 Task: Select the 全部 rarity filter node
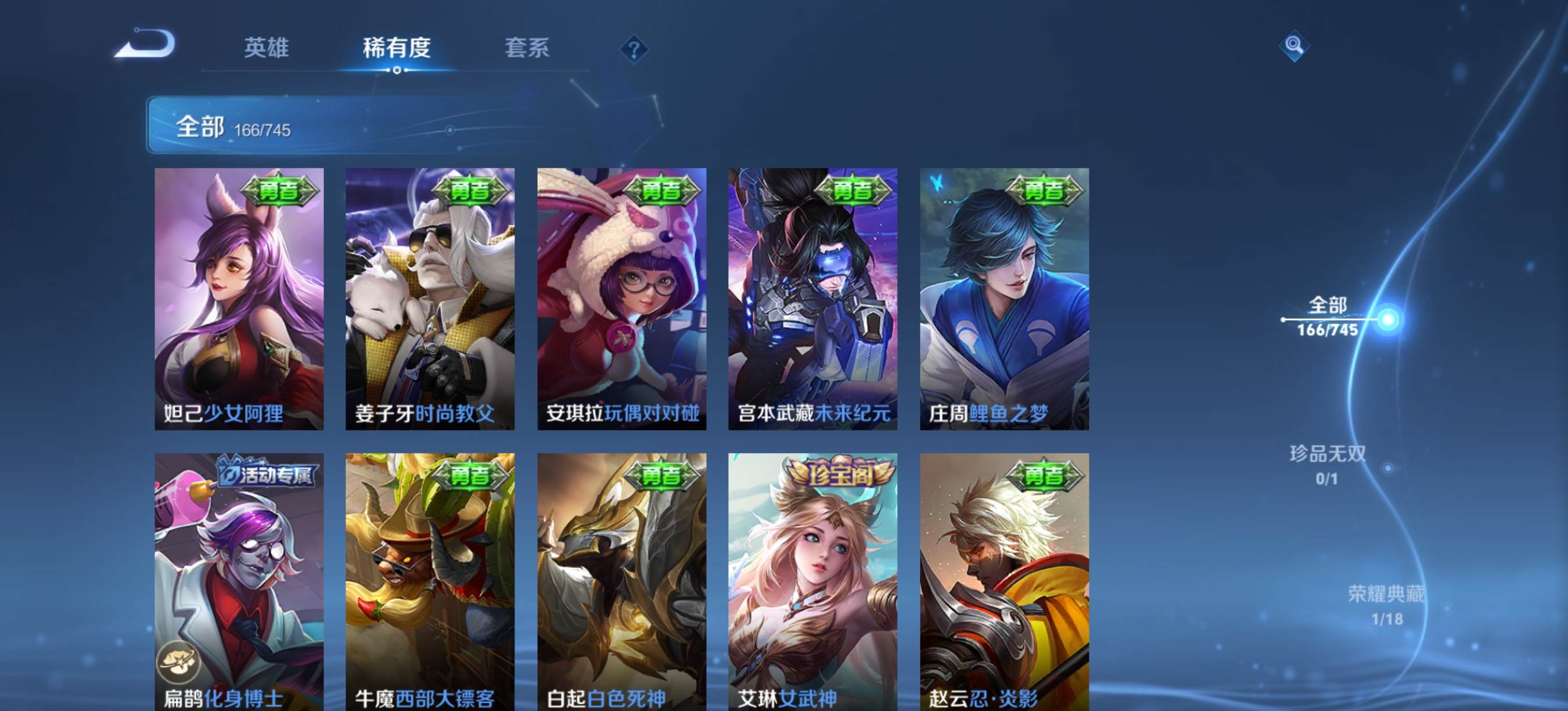click(x=1388, y=319)
